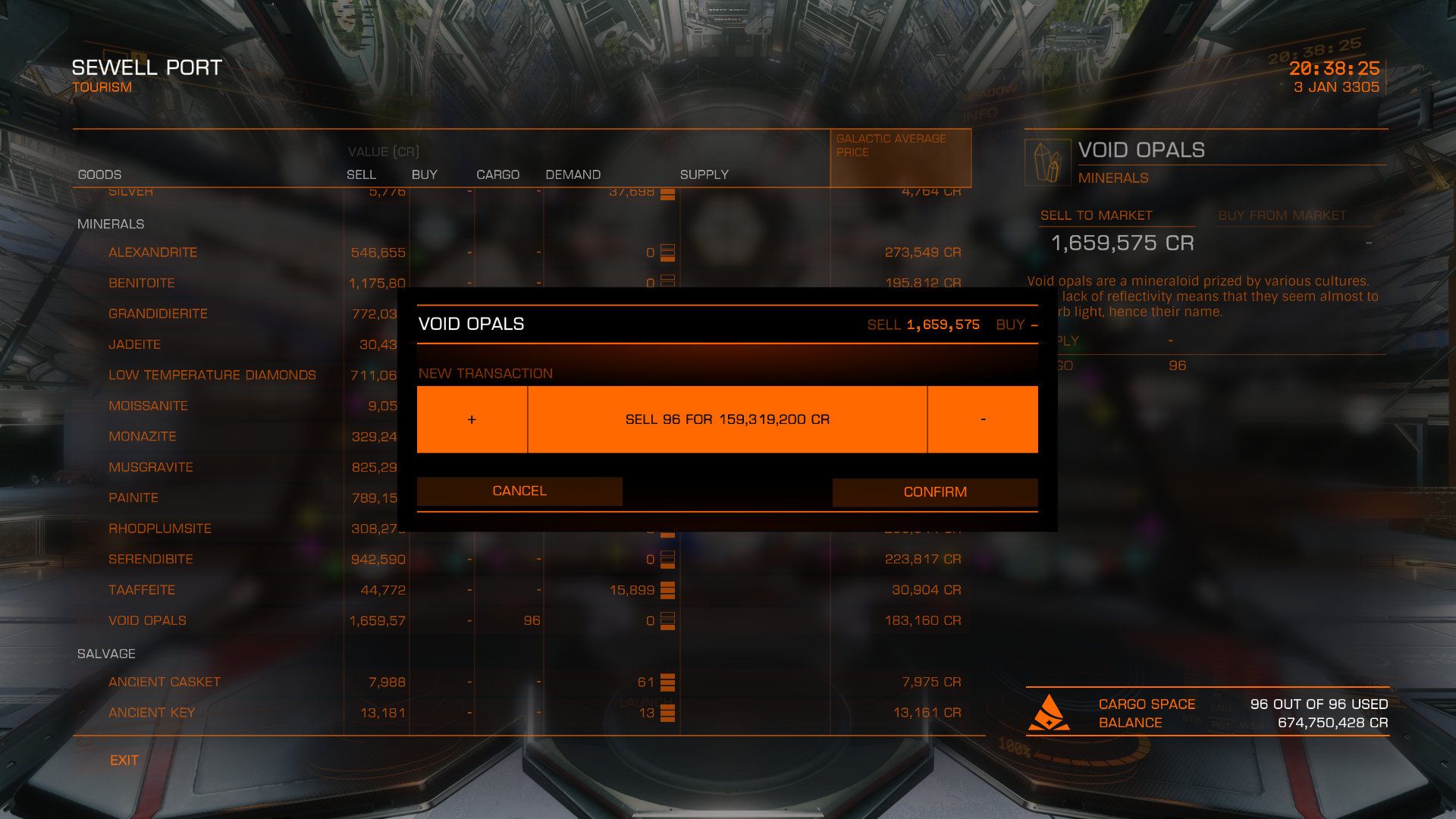Image resolution: width=1456 pixels, height=819 pixels.
Task: Select the Ancient Key salvage row
Action: (x=152, y=712)
